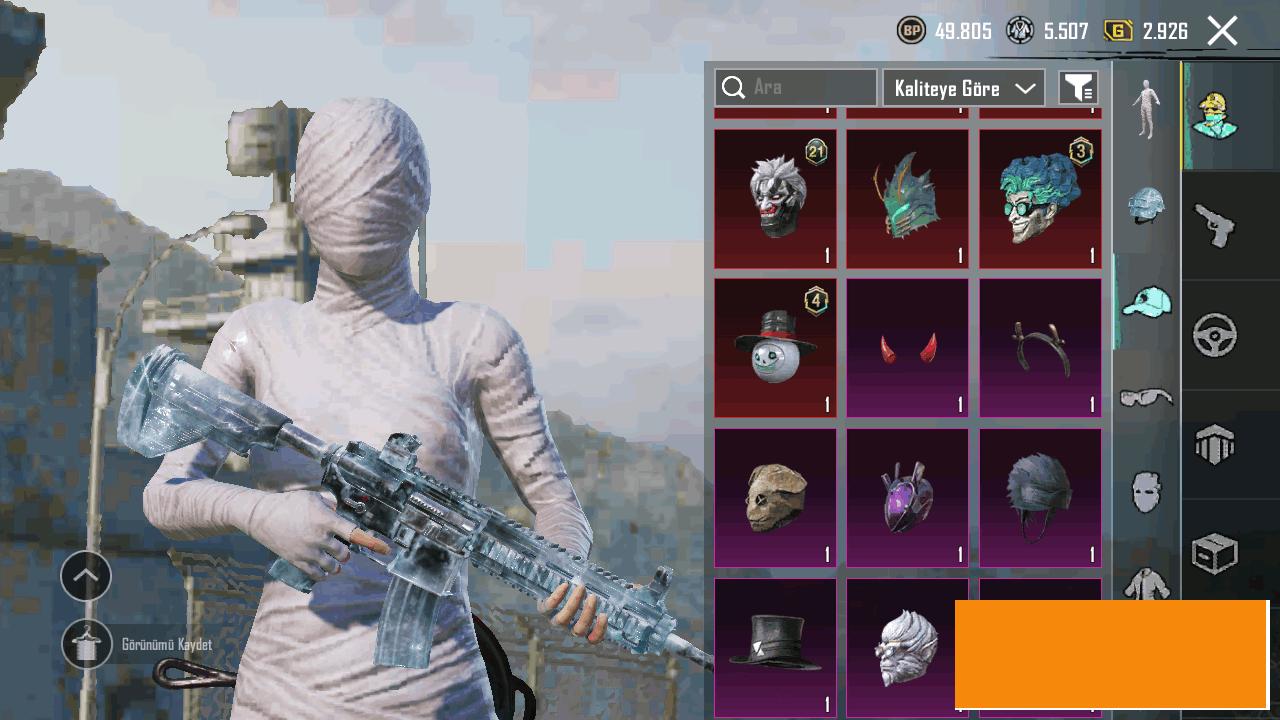
Task: Close the inventory screen
Action: pyautogui.click(x=1222, y=31)
